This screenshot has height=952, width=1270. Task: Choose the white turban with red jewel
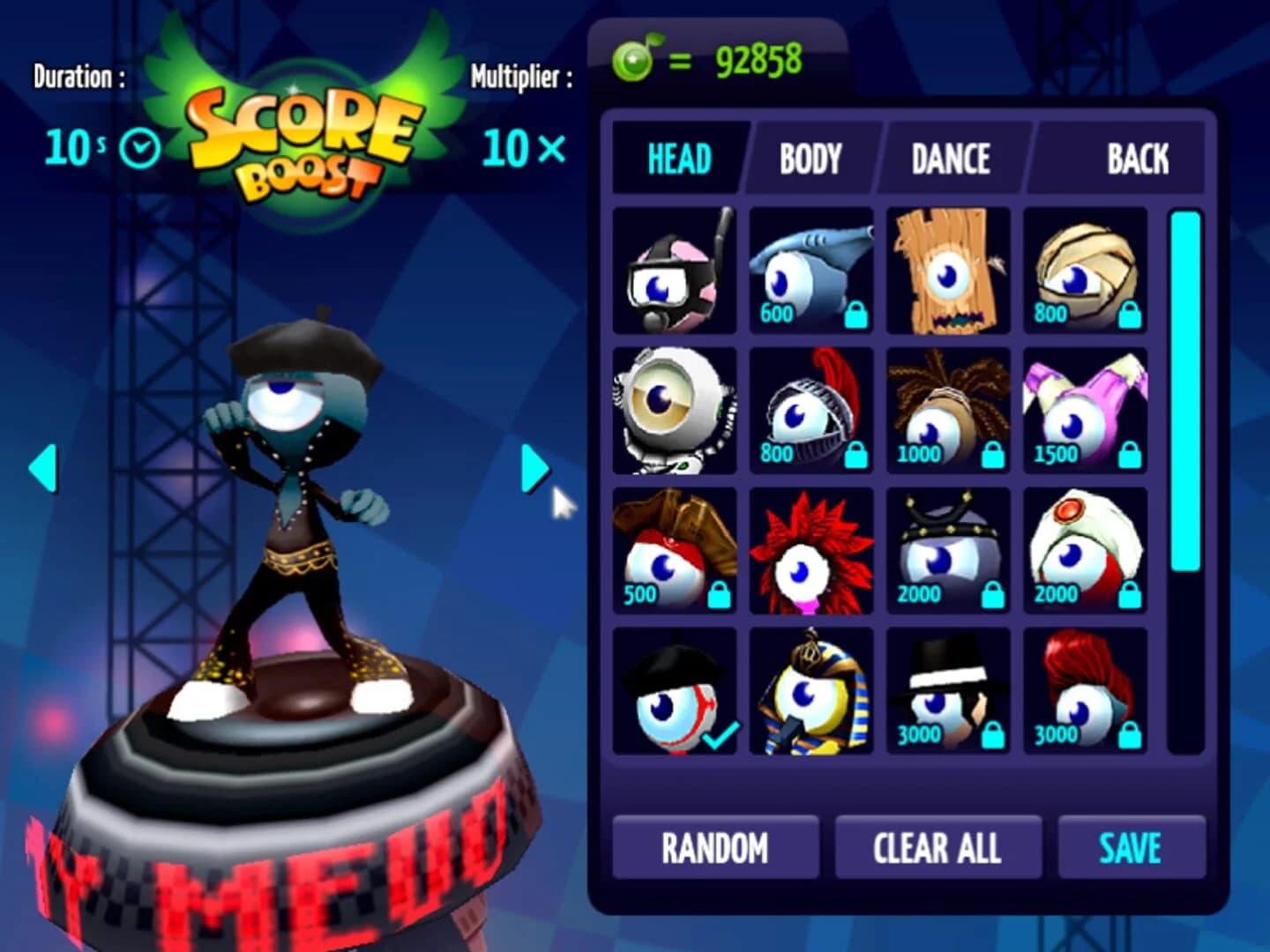coord(1085,551)
